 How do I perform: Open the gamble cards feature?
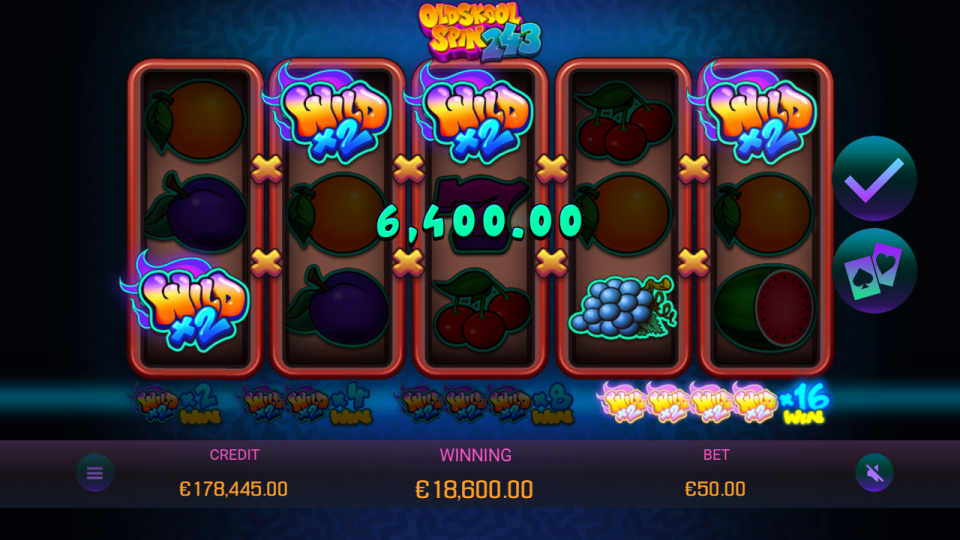874,270
